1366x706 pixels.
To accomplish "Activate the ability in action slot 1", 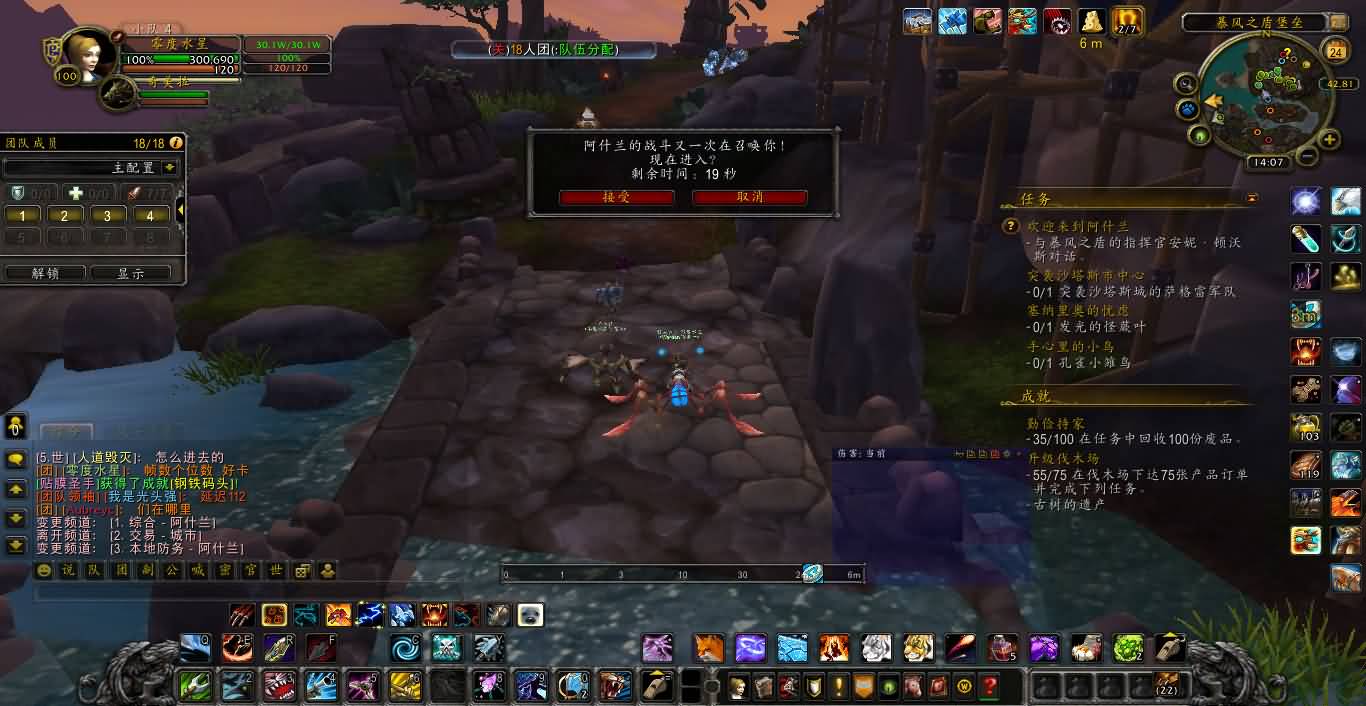I will coord(194,686).
